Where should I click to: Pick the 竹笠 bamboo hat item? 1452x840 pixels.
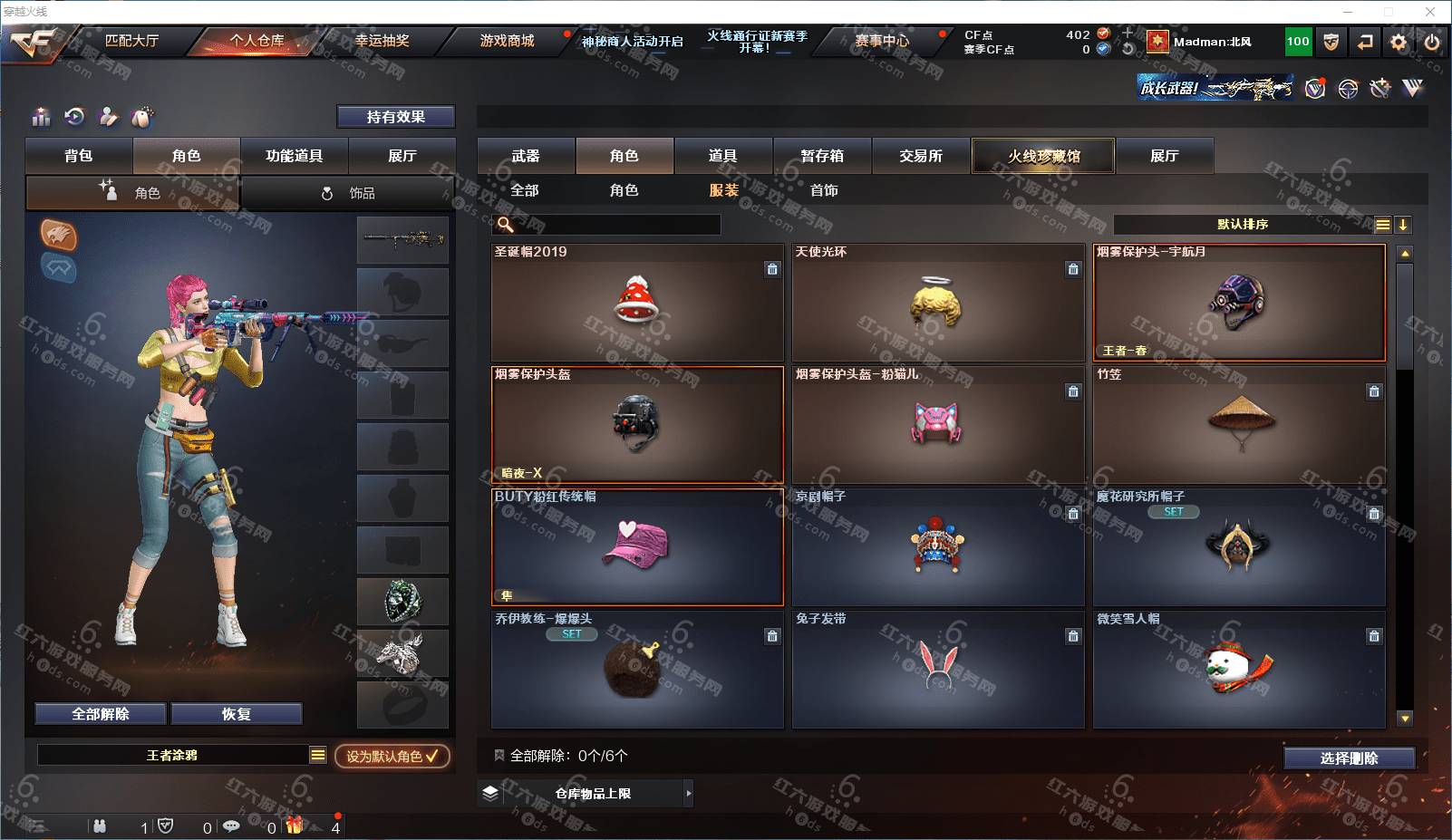pyautogui.click(x=1238, y=424)
